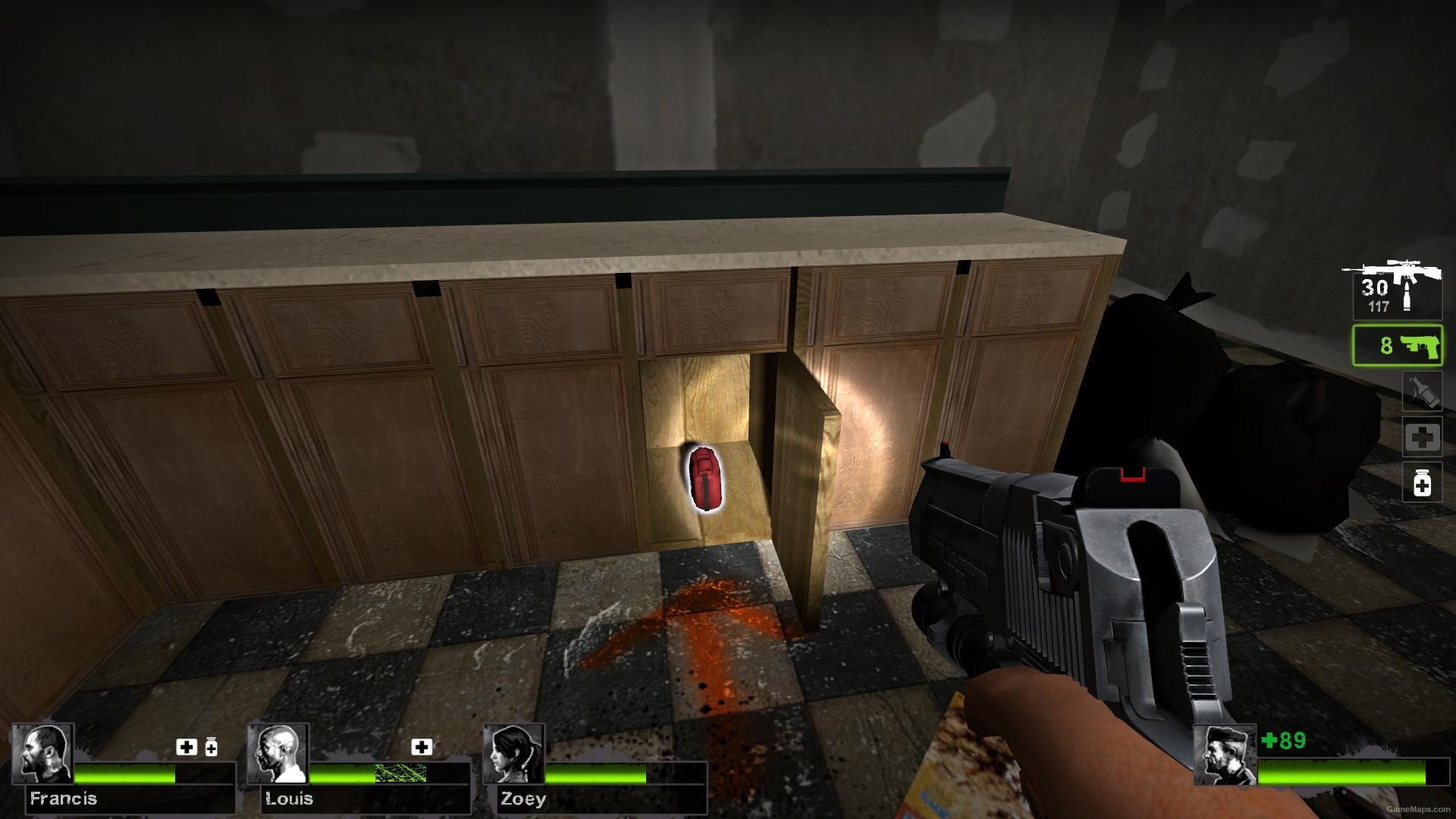Select the first aid kit slot

pyautogui.click(x=1422, y=437)
